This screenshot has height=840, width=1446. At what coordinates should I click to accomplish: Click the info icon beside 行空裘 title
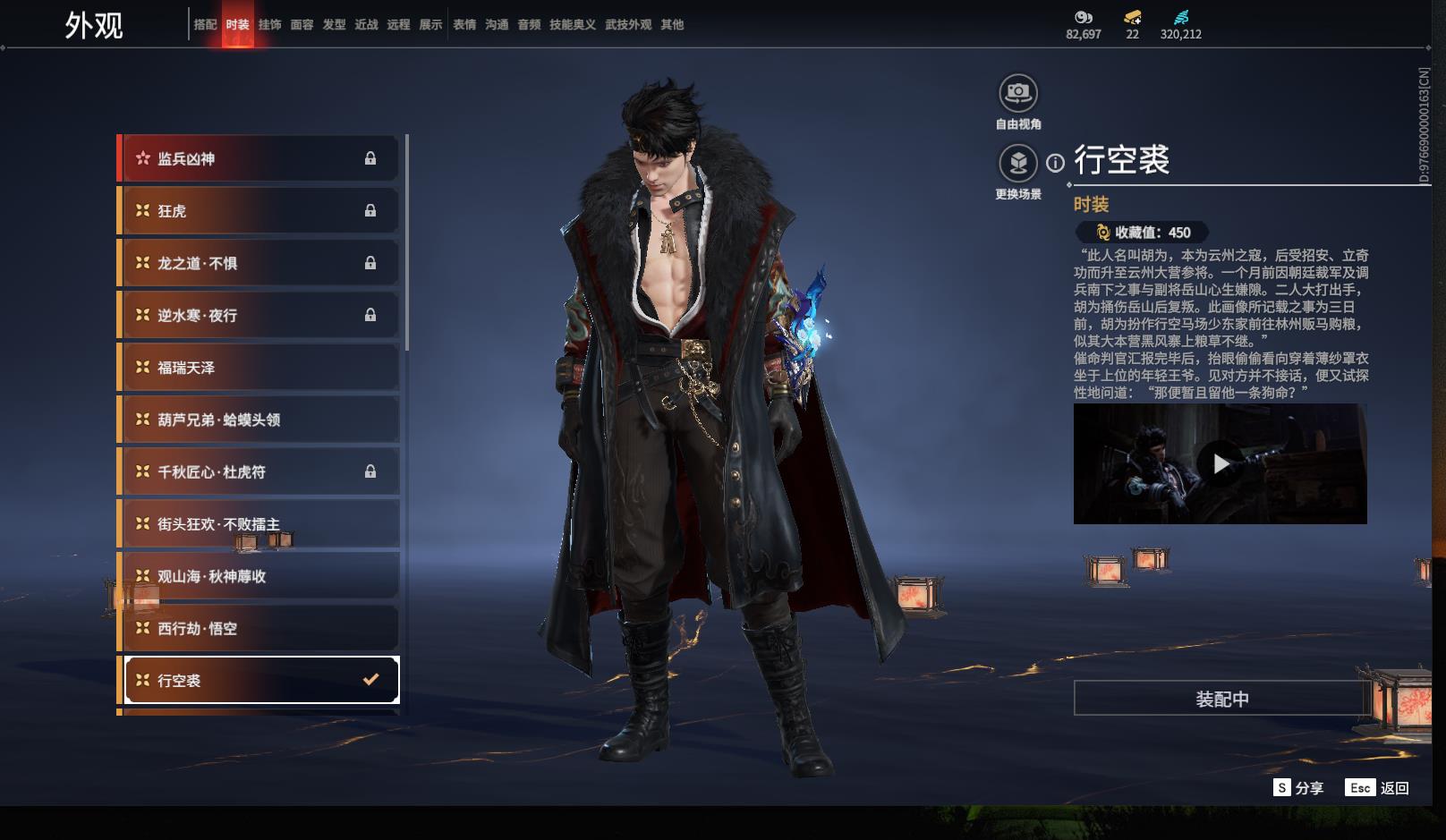coord(1056,163)
